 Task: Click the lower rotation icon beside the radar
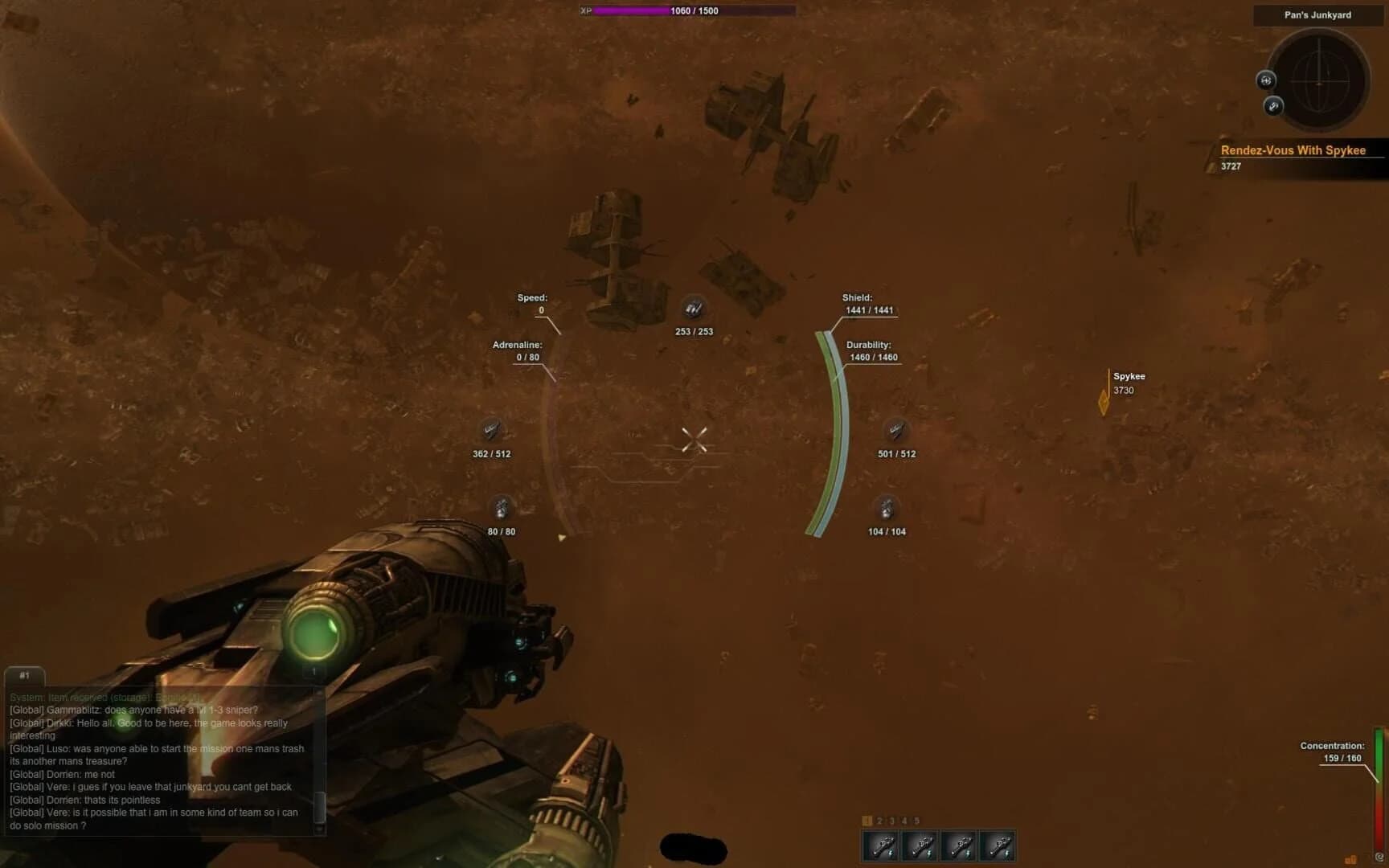tap(1274, 106)
